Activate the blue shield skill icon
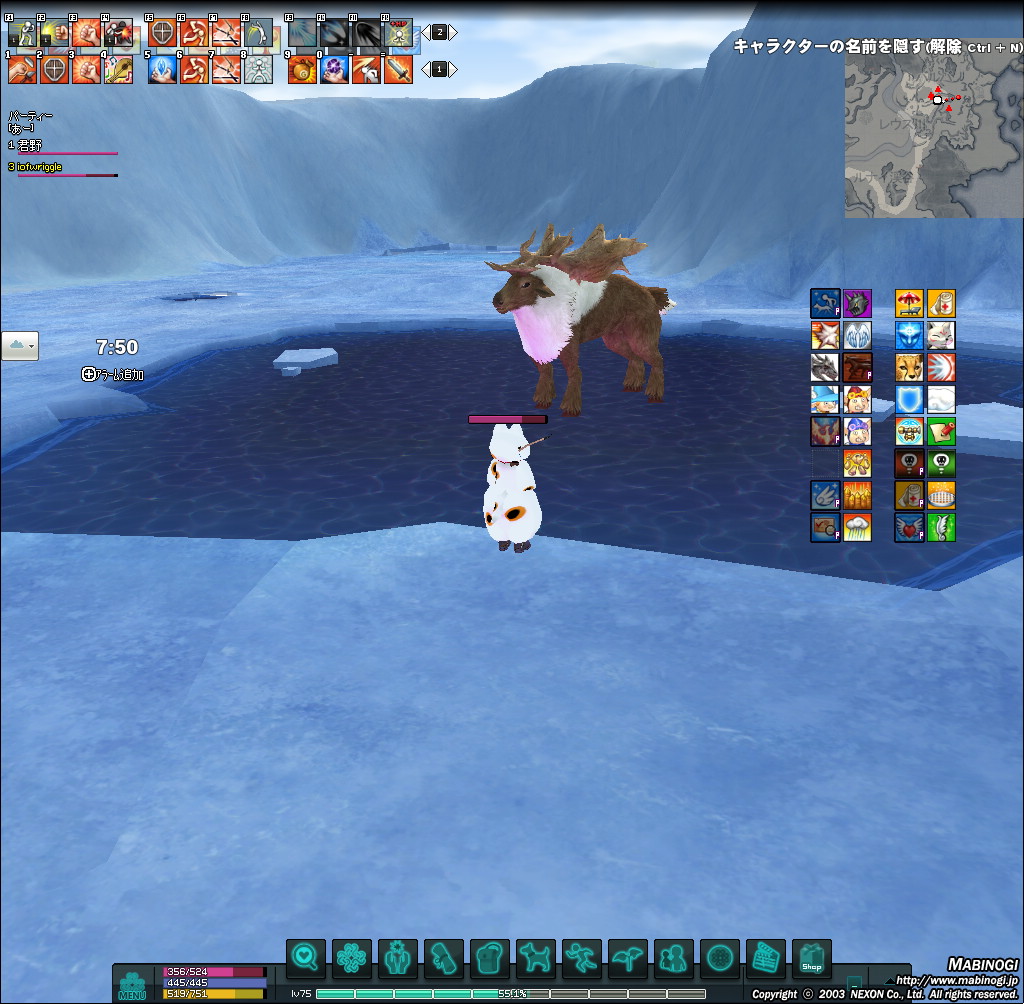Viewport: 1024px width, 1004px height. click(909, 400)
